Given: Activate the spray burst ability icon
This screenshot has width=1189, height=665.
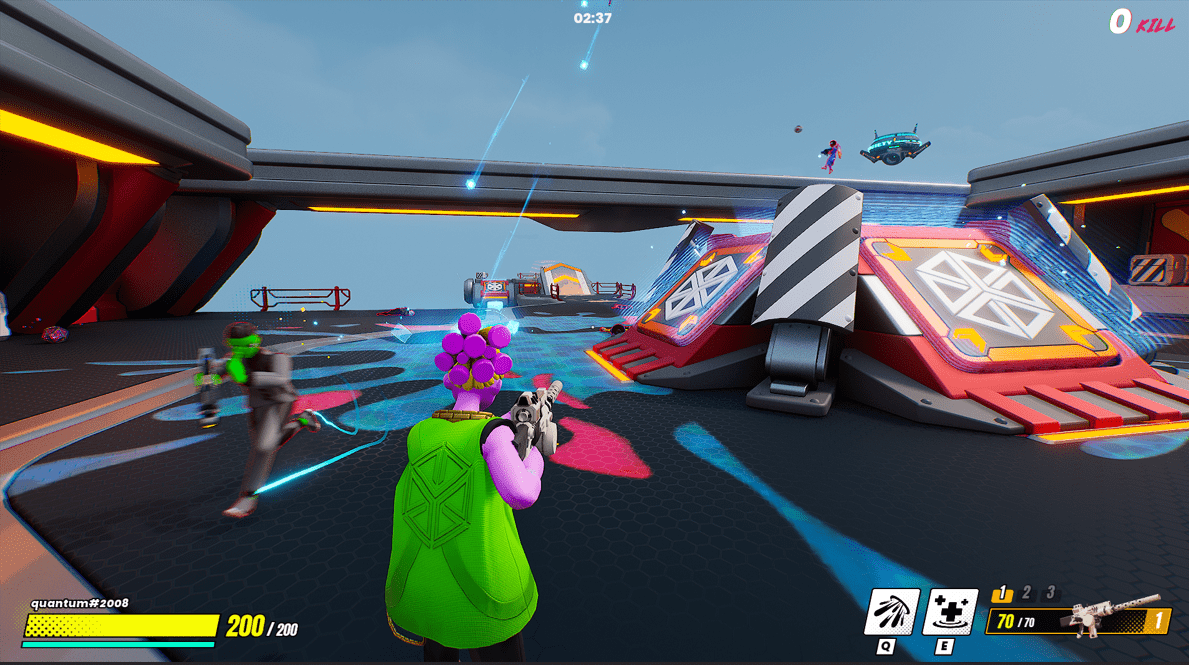Looking at the screenshot, I should point(892,612).
